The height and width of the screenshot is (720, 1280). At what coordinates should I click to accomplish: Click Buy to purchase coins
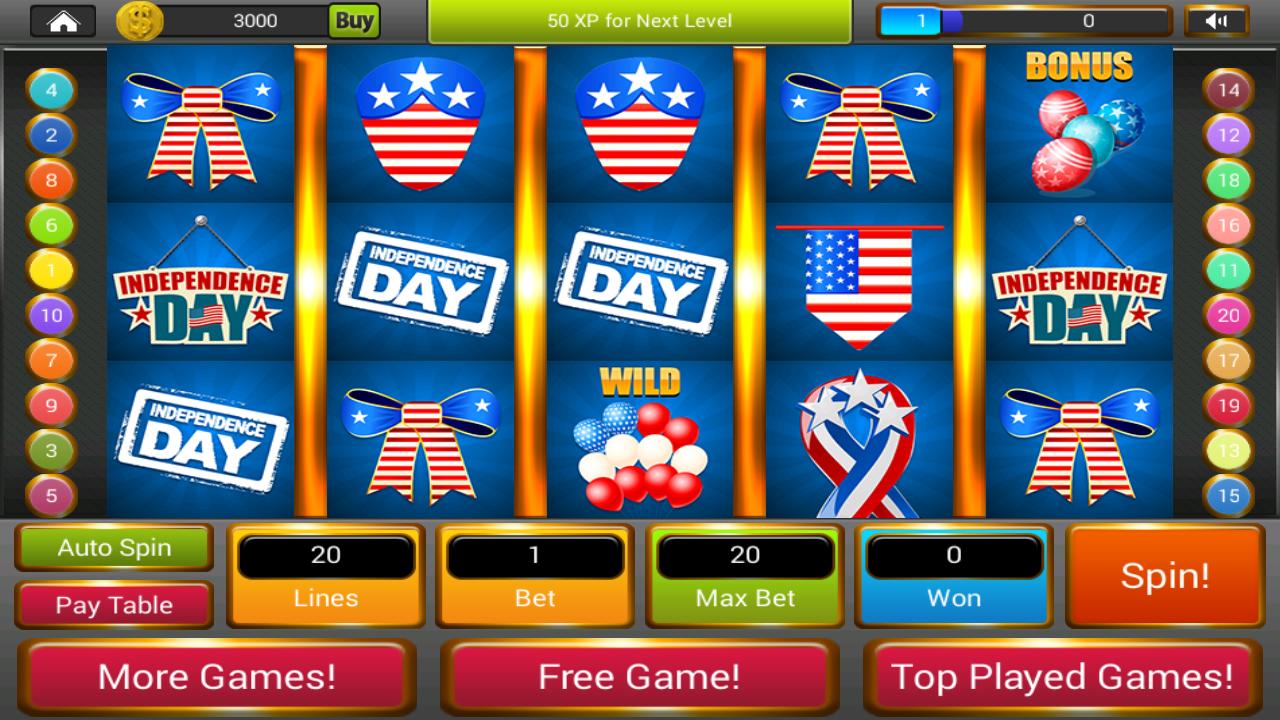(x=357, y=20)
